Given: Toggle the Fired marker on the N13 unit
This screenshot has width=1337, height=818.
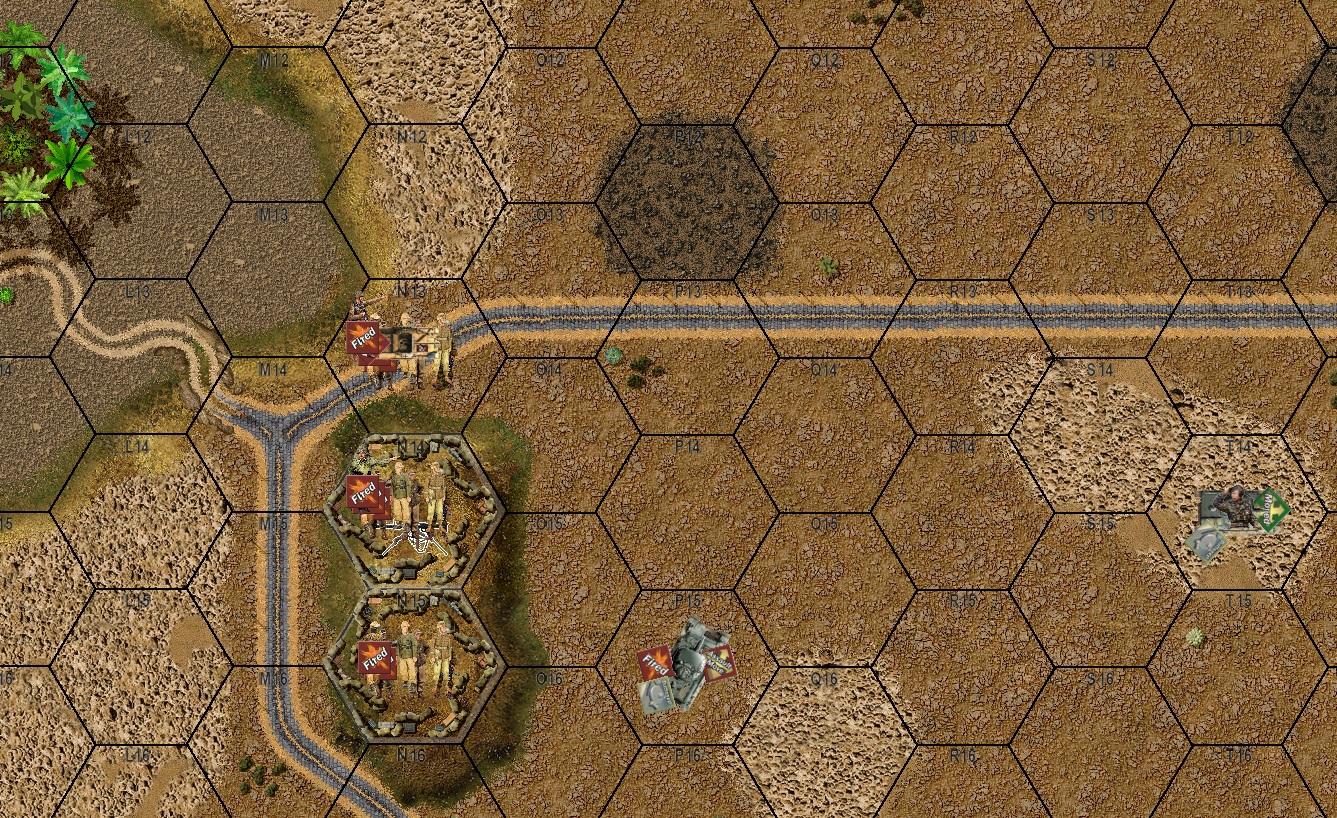Looking at the screenshot, I should click(x=363, y=335).
